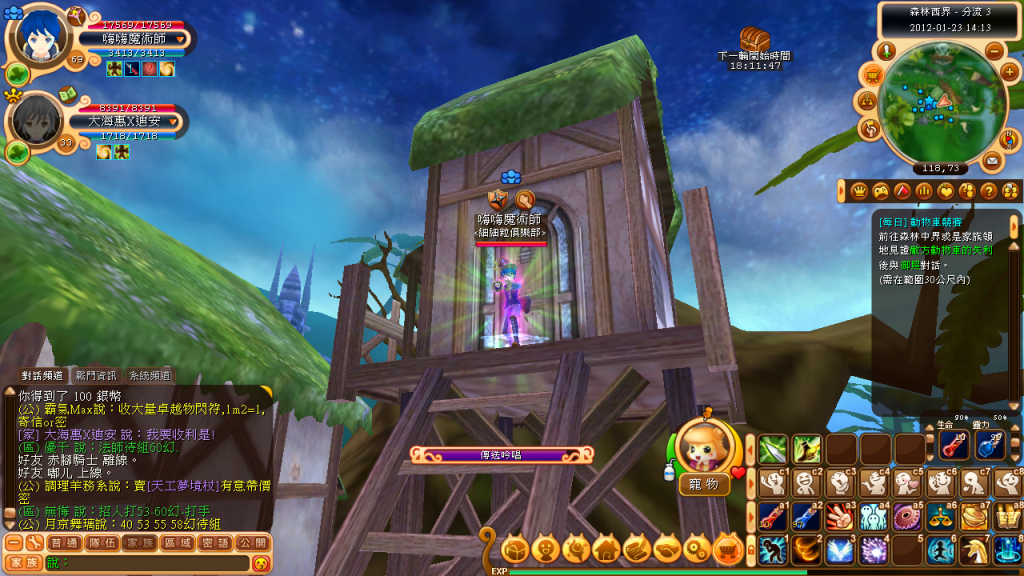Open the chat emoticon picker

[260, 563]
